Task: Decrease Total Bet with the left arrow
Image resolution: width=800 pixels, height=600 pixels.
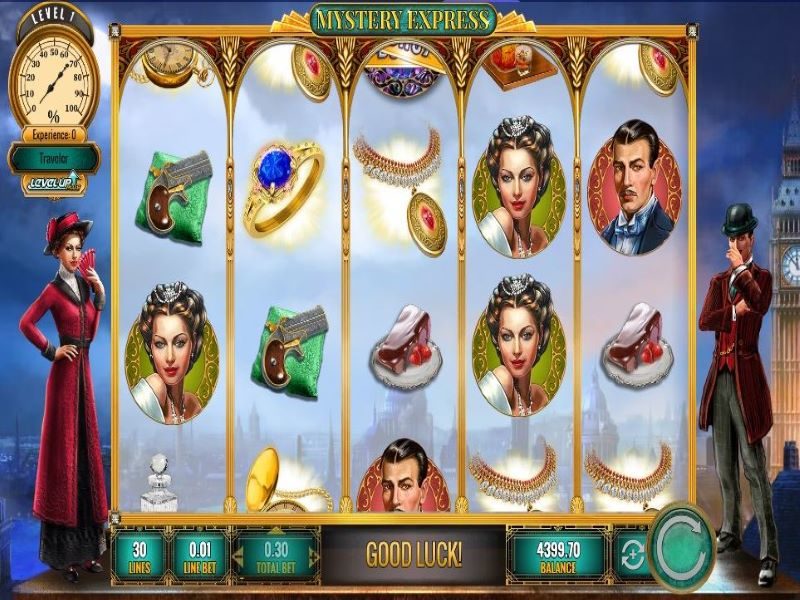Action: 241,555
